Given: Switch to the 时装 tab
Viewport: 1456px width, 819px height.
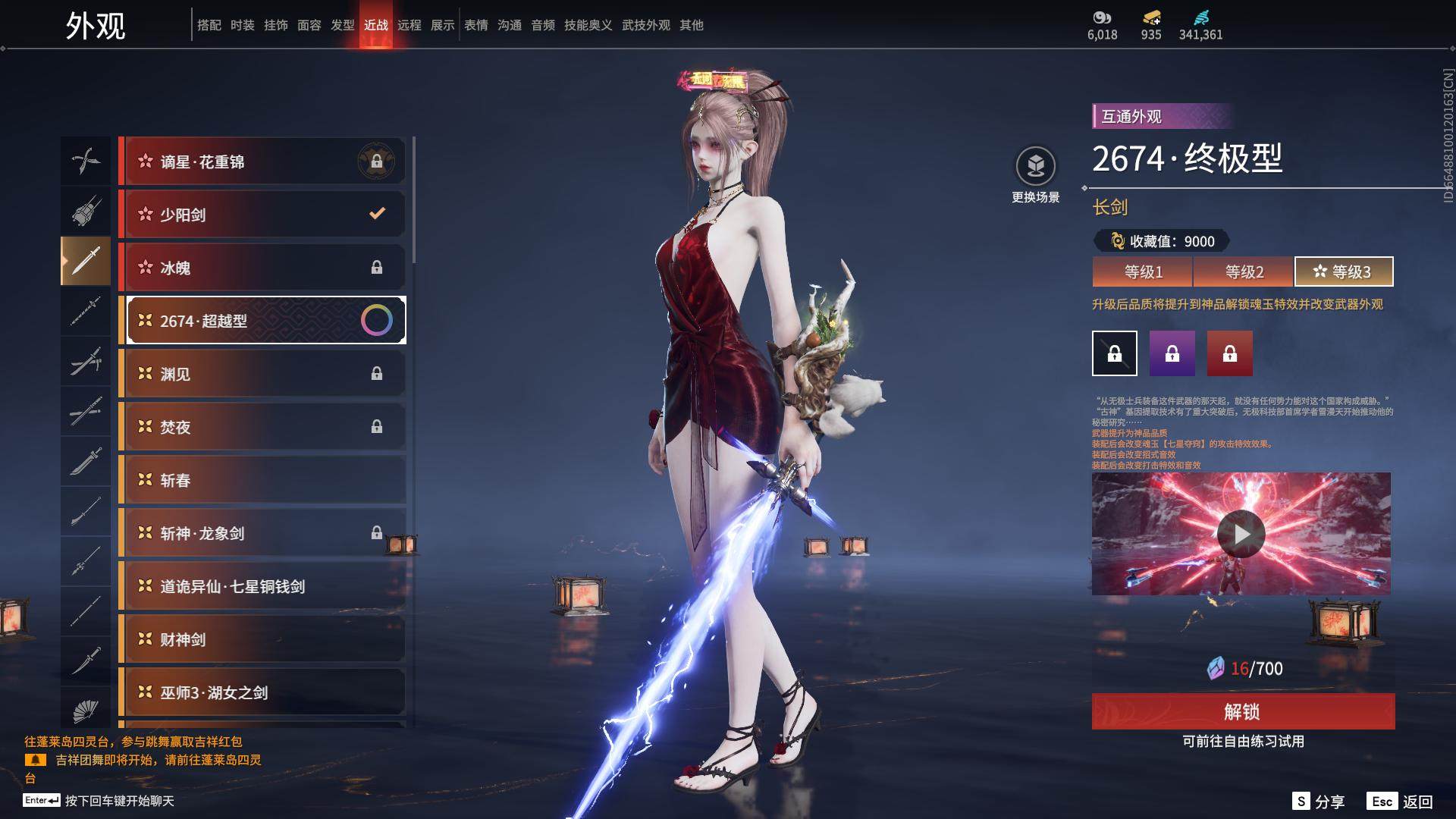Looking at the screenshot, I should pyautogui.click(x=243, y=25).
